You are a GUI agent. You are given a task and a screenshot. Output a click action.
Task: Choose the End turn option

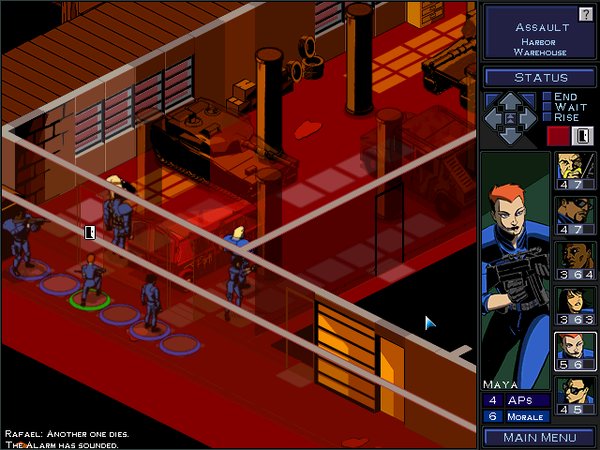(x=545, y=97)
